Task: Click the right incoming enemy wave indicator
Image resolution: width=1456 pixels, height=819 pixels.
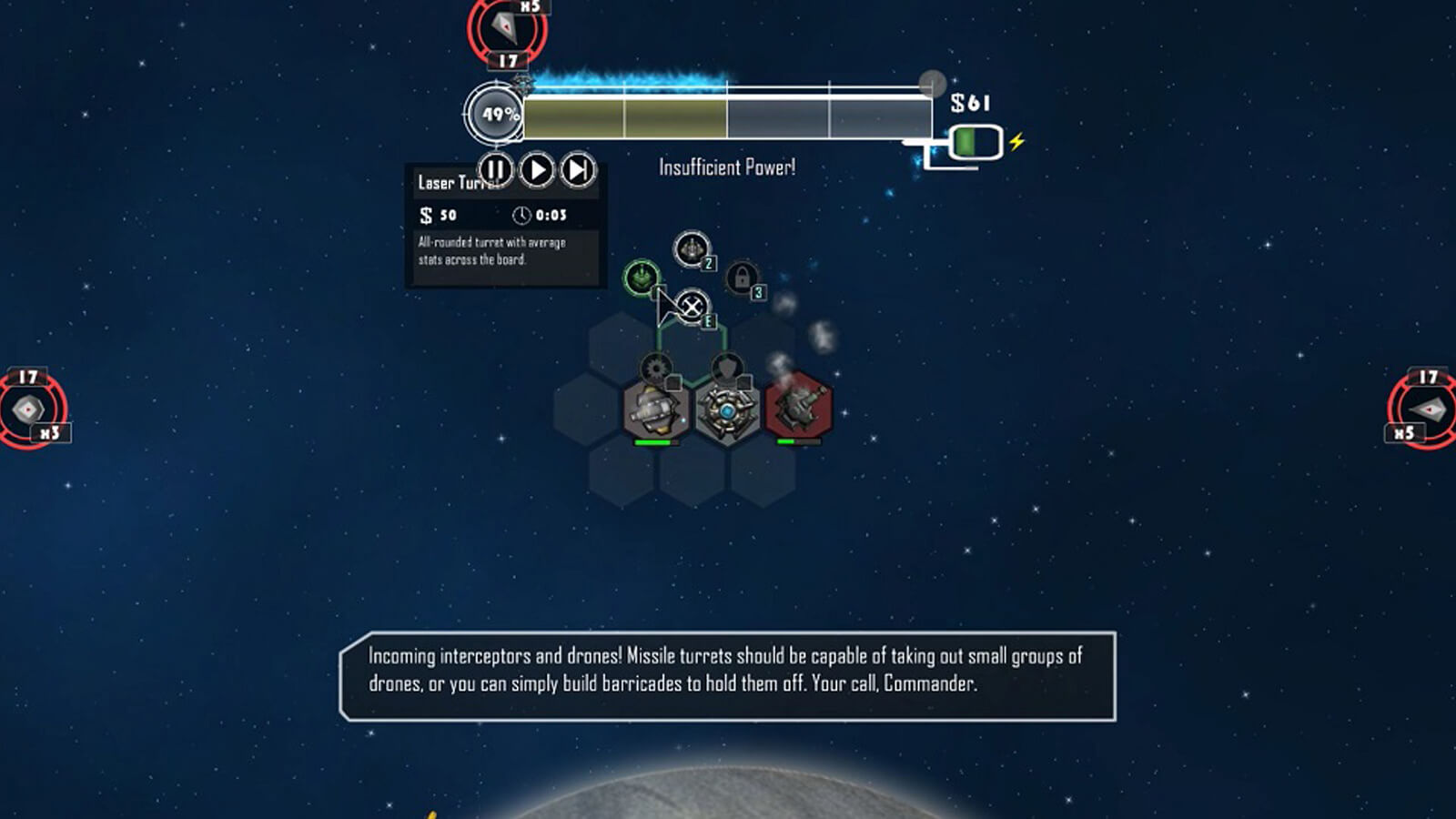Action: pos(1426,409)
